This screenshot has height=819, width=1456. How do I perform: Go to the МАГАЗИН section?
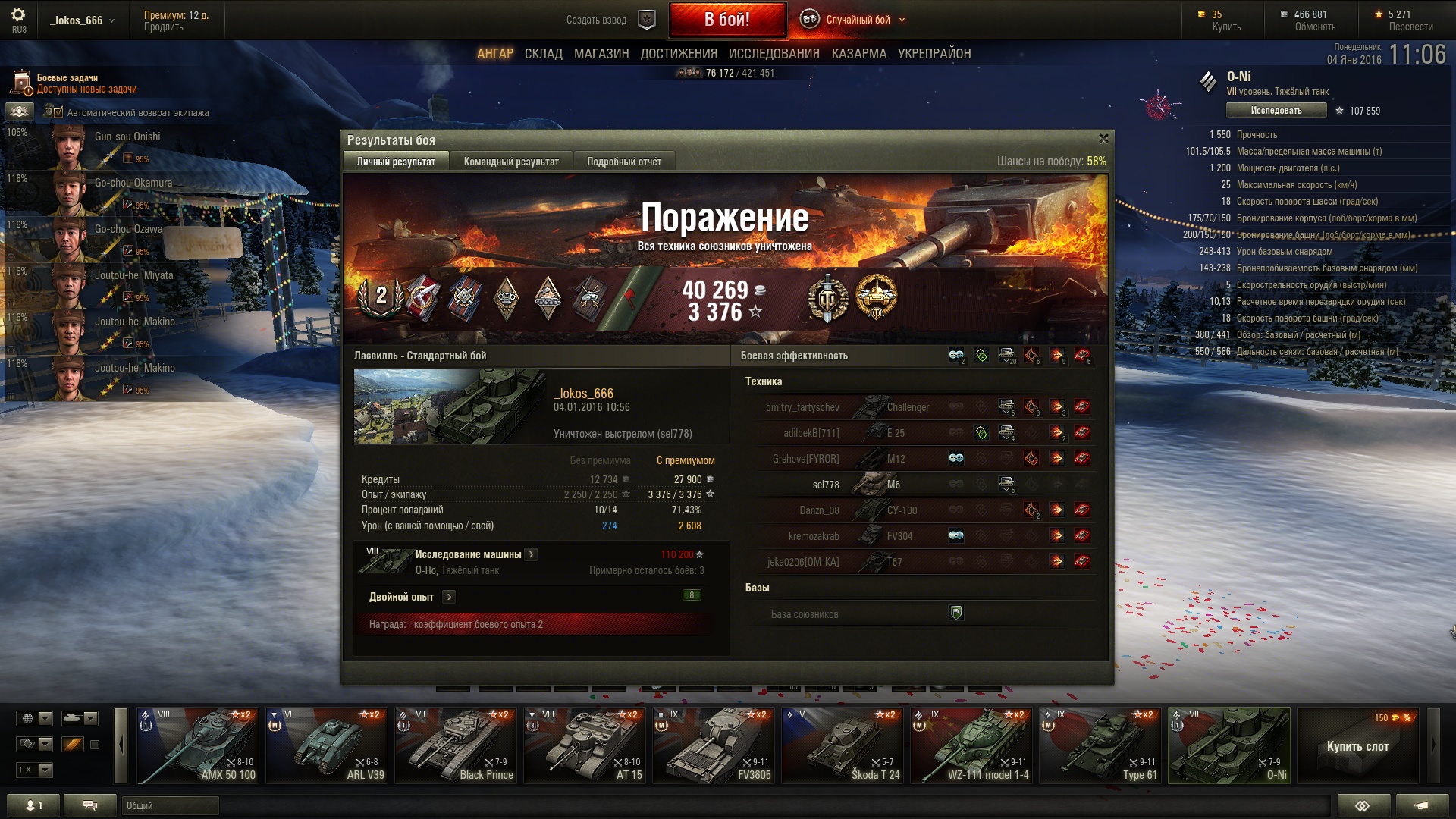[x=601, y=54]
